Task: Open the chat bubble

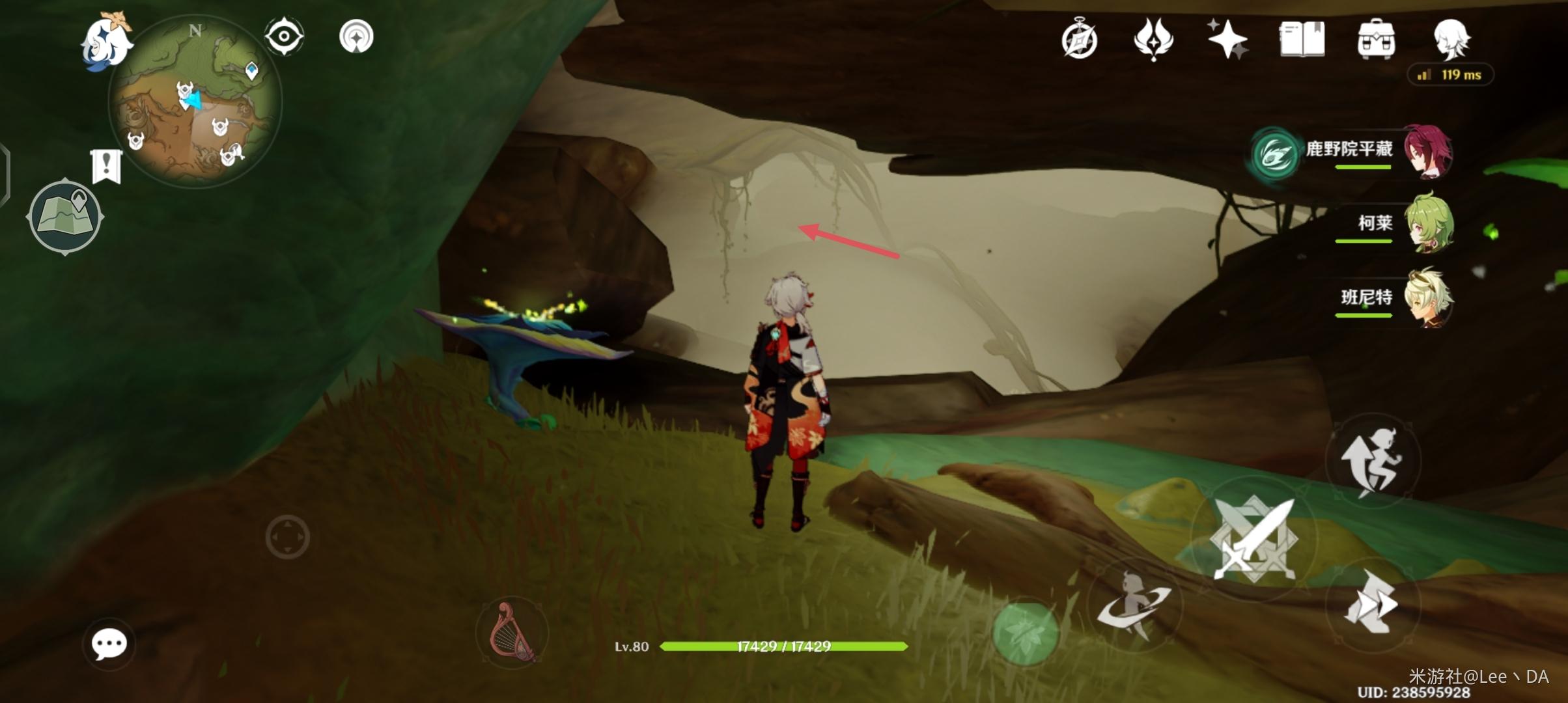Action: [x=109, y=644]
